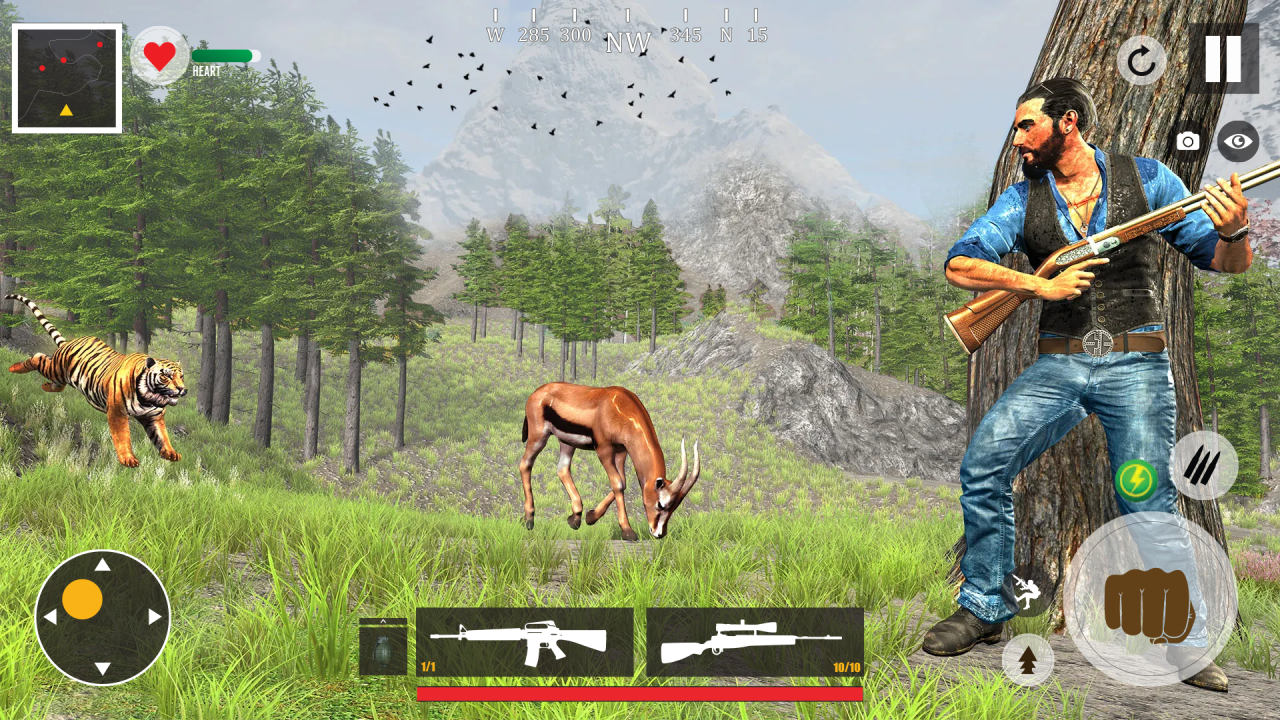Tap the restart icon near the pause button
The image size is (1280, 720).
pyautogui.click(x=1142, y=62)
